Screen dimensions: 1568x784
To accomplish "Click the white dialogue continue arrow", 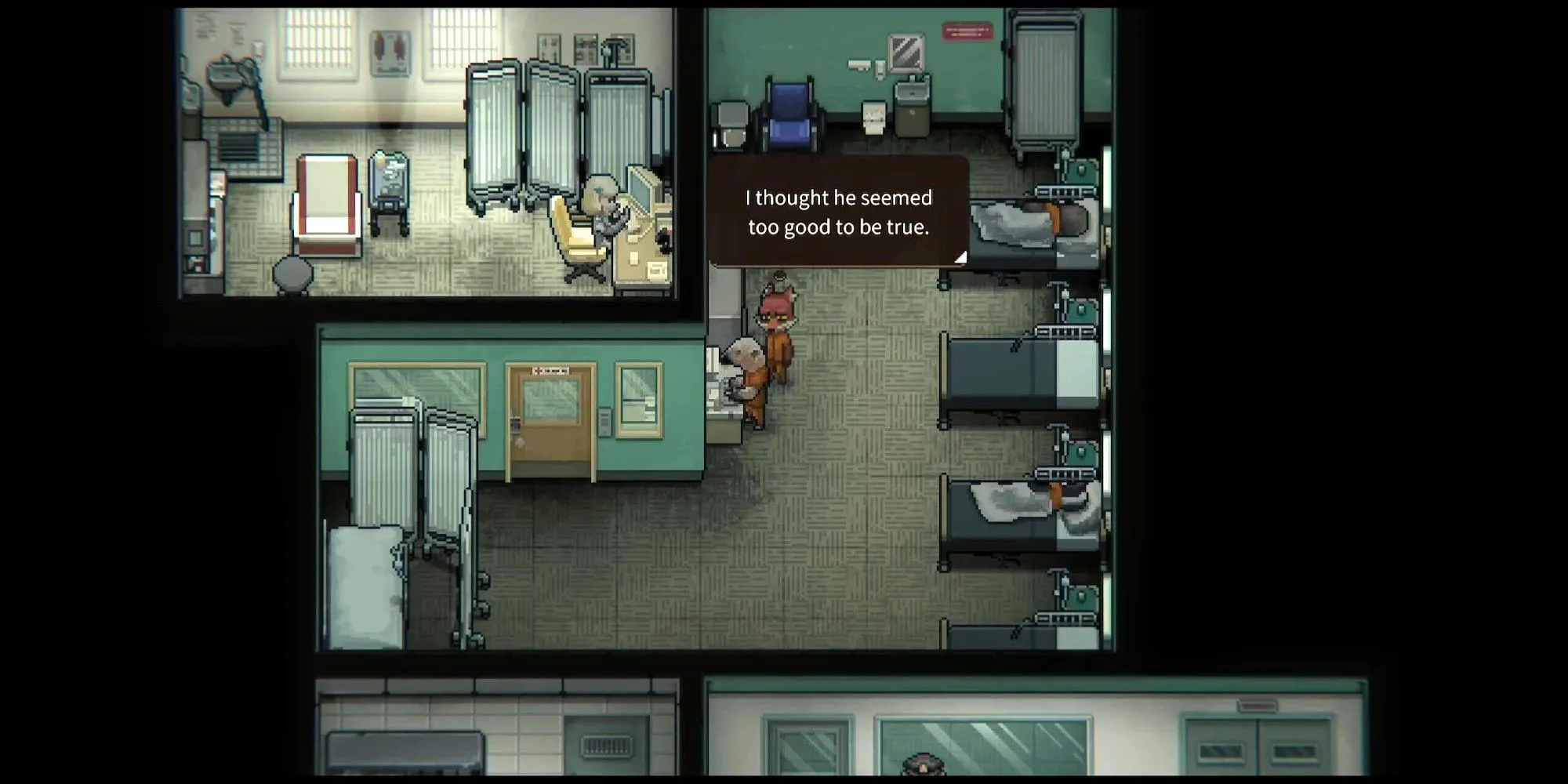I will [x=960, y=256].
